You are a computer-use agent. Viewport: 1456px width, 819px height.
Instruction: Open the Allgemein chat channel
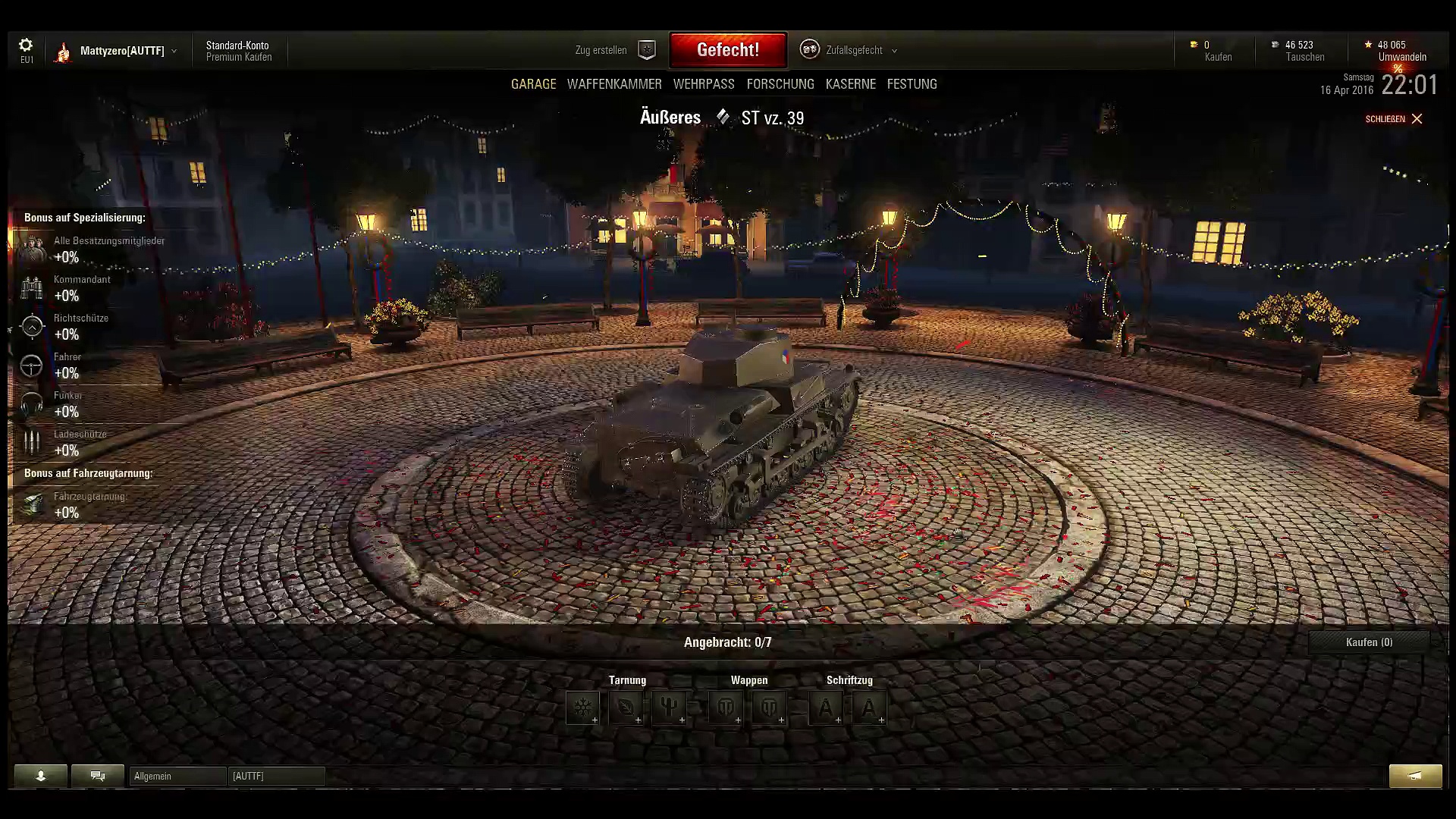(x=177, y=776)
